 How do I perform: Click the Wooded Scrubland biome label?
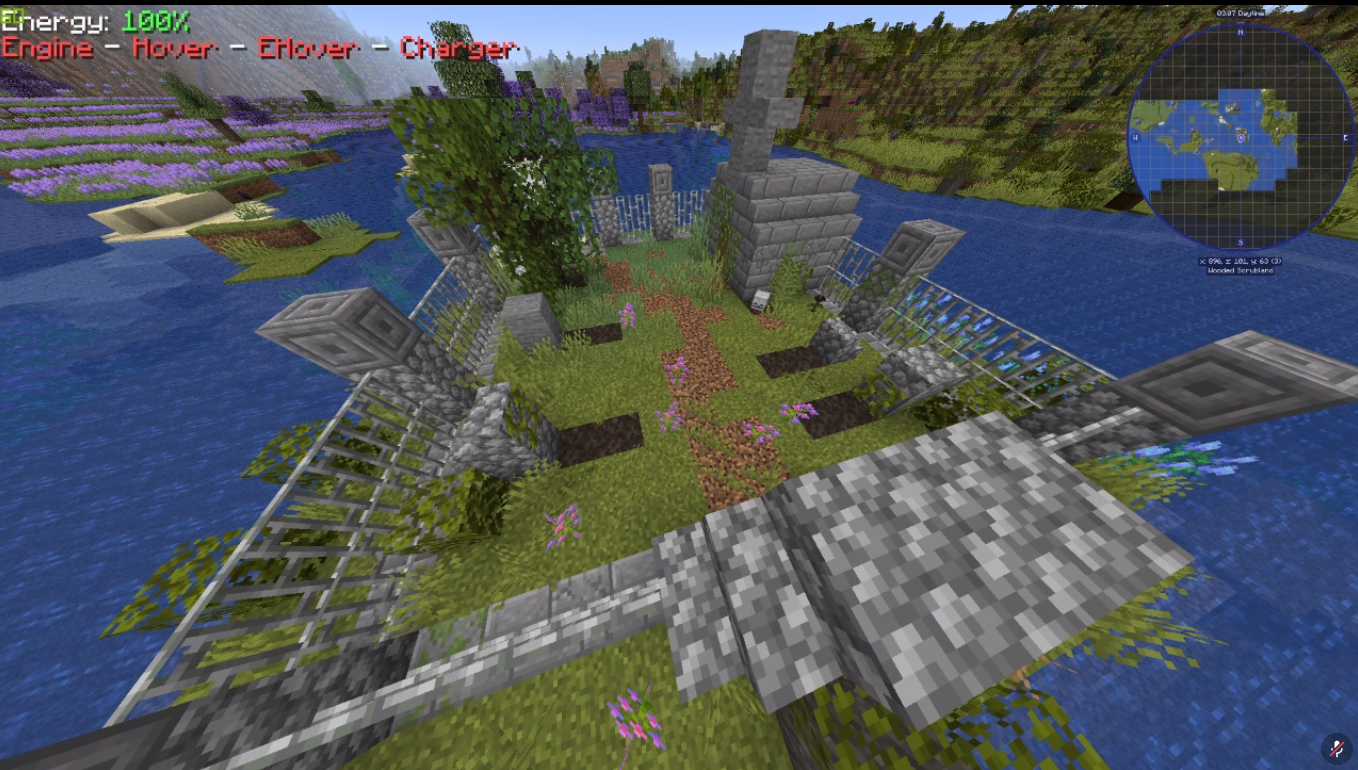click(x=1239, y=270)
